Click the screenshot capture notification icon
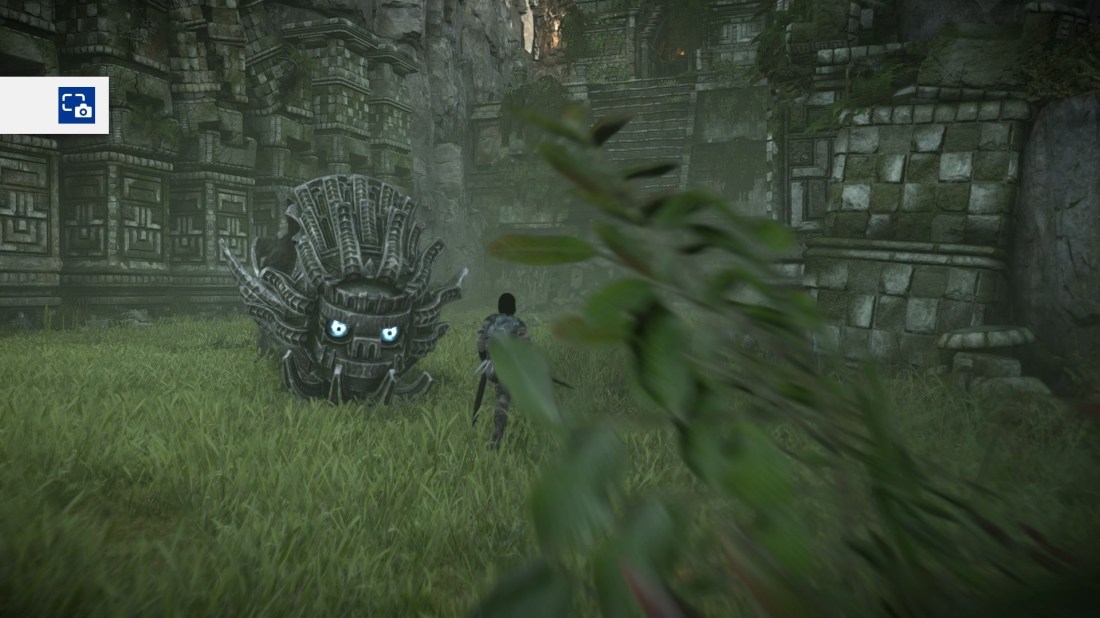The height and width of the screenshot is (618, 1100). [x=76, y=105]
